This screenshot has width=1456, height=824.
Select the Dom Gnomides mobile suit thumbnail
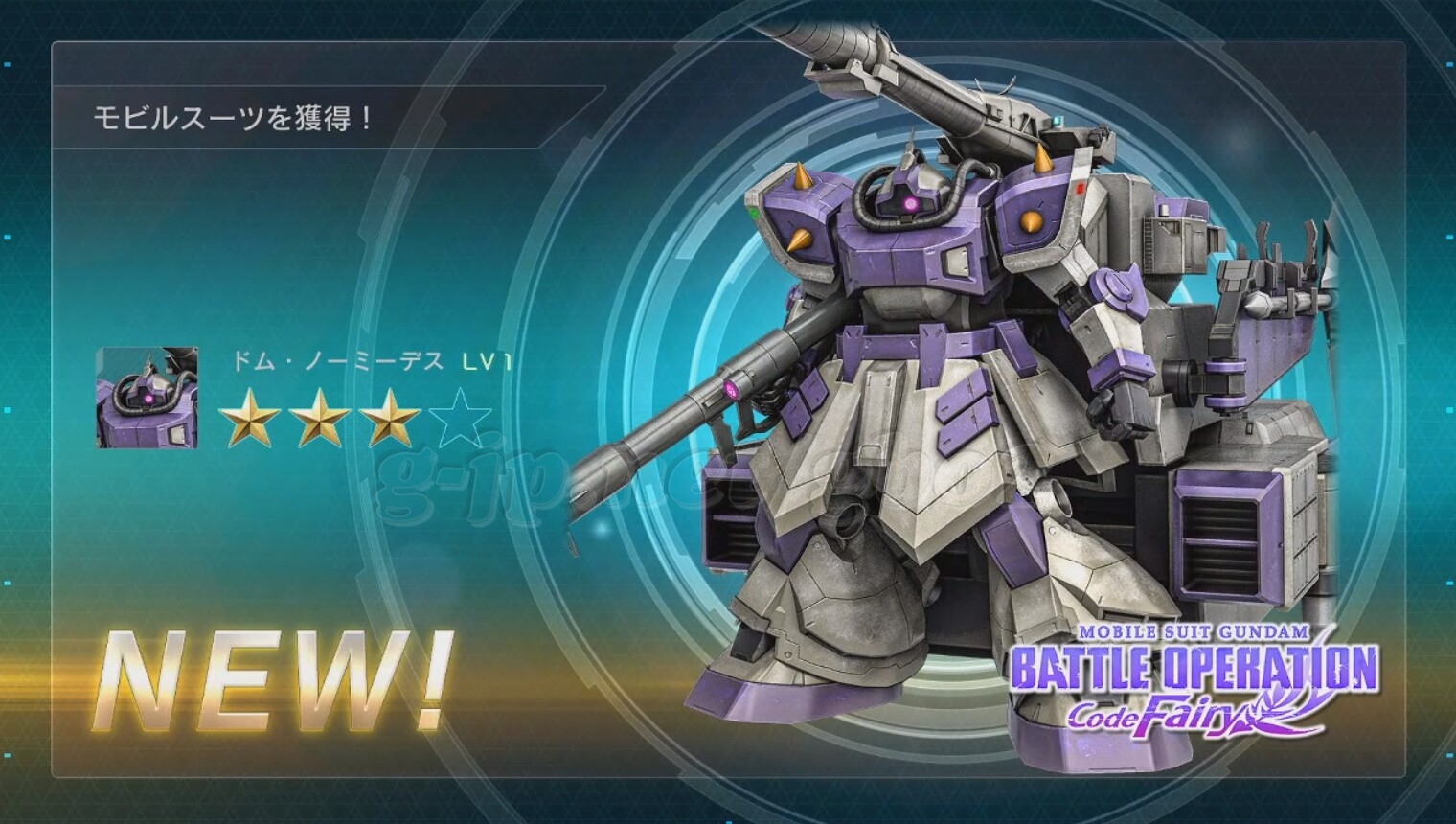(x=148, y=397)
